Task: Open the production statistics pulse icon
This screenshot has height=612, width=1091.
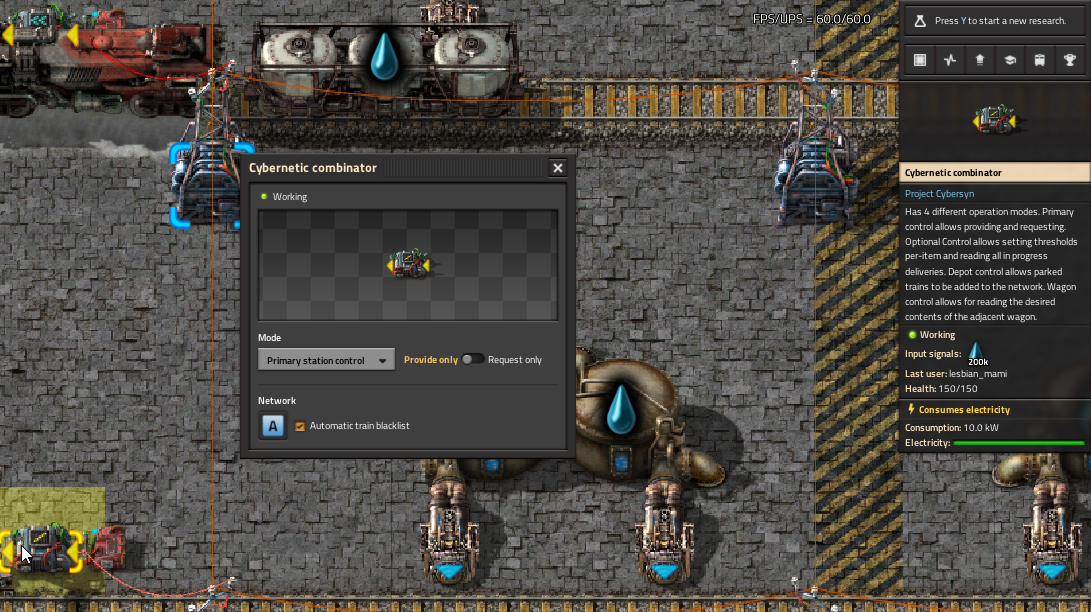Action: point(950,60)
